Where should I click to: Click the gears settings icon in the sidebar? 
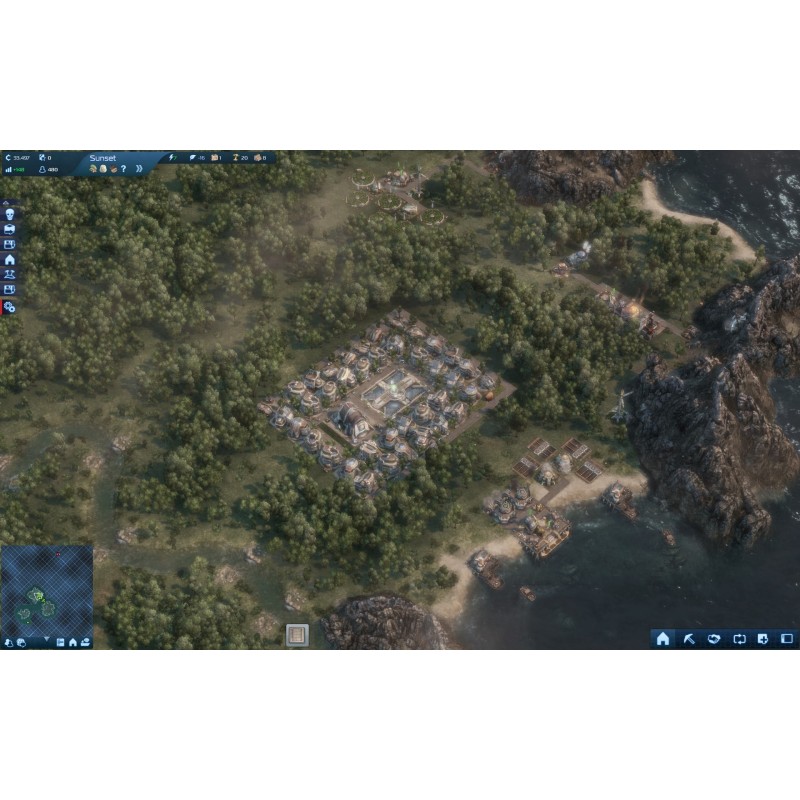tap(10, 307)
